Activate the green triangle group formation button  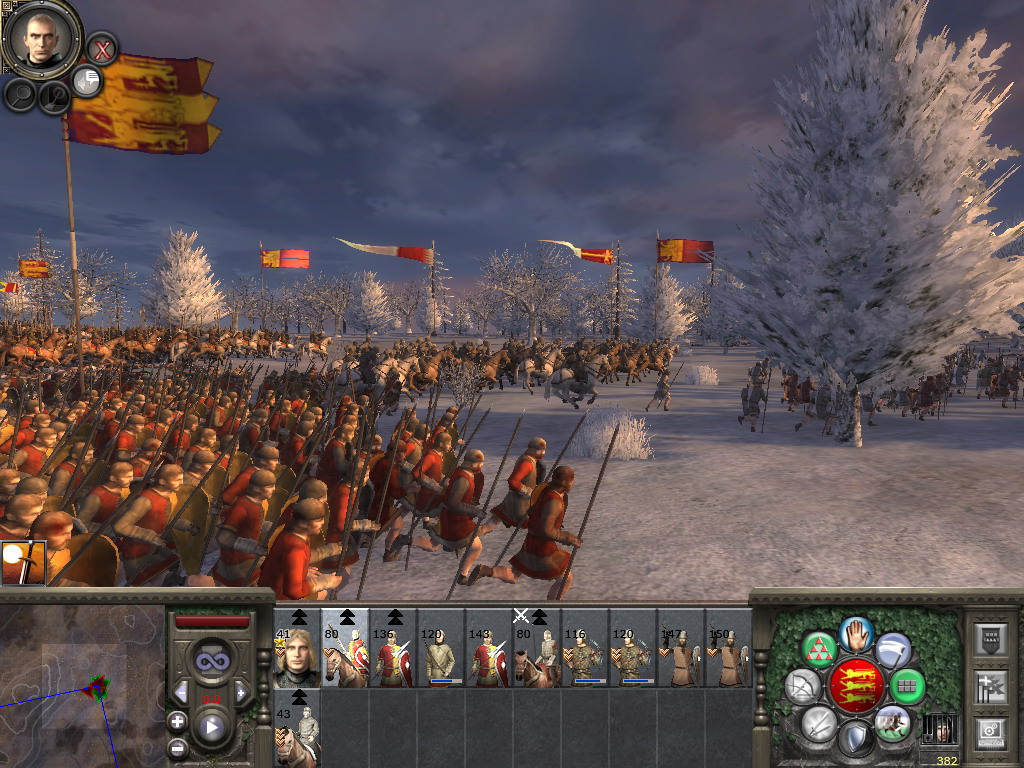coord(819,649)
